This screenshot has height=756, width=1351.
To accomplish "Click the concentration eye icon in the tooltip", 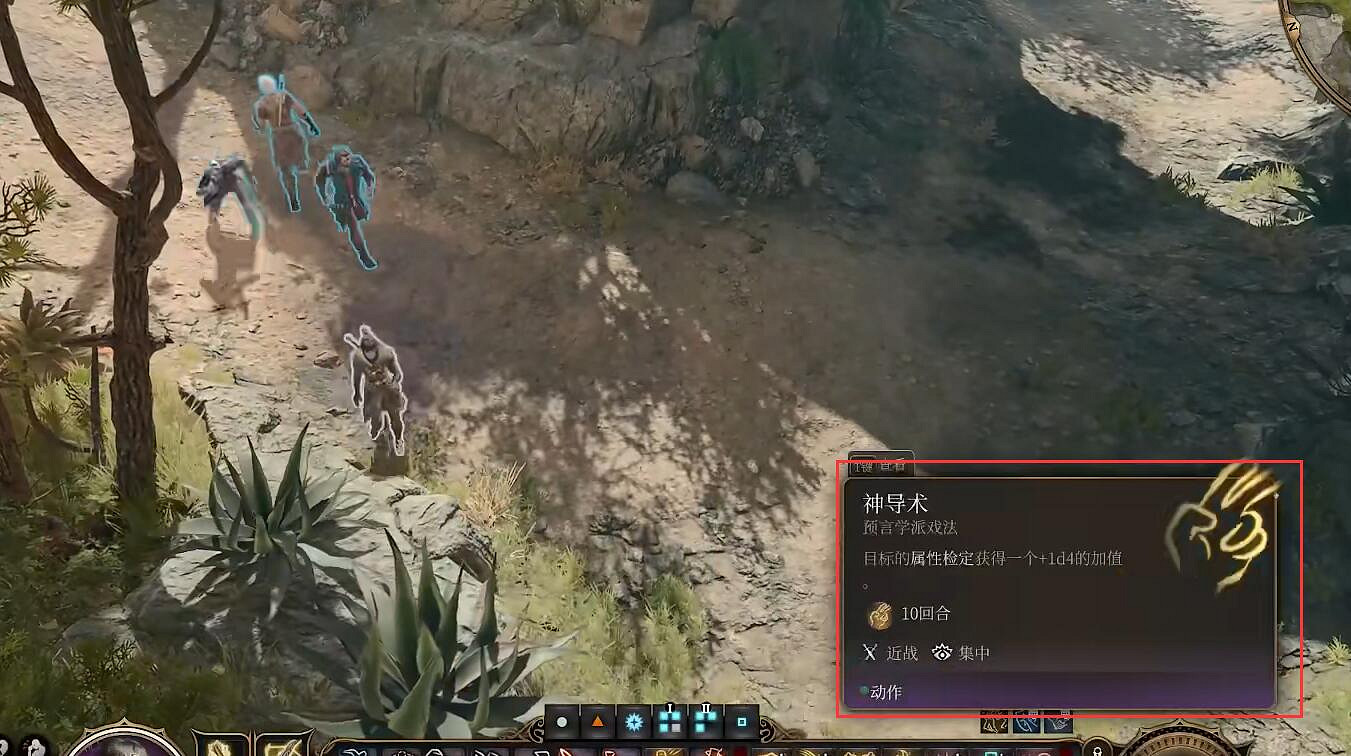I will pos(942,653).
